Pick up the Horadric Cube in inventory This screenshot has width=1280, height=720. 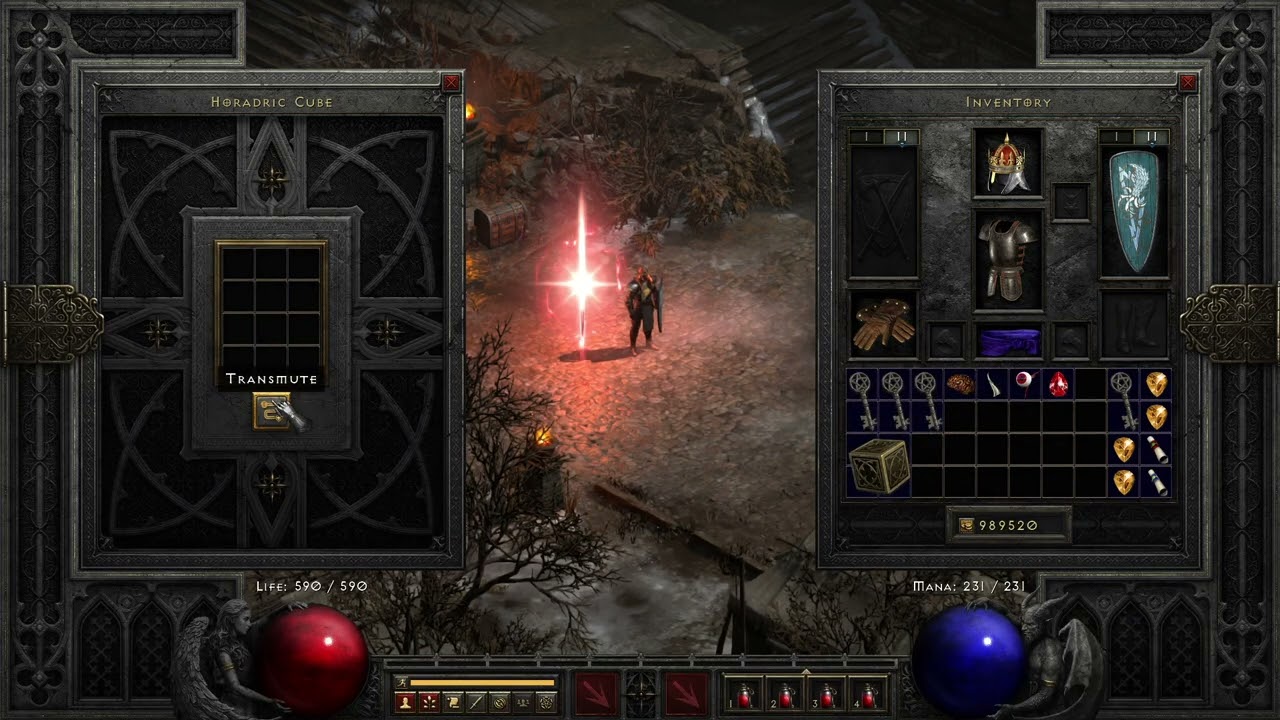click(x=879, y=466)
